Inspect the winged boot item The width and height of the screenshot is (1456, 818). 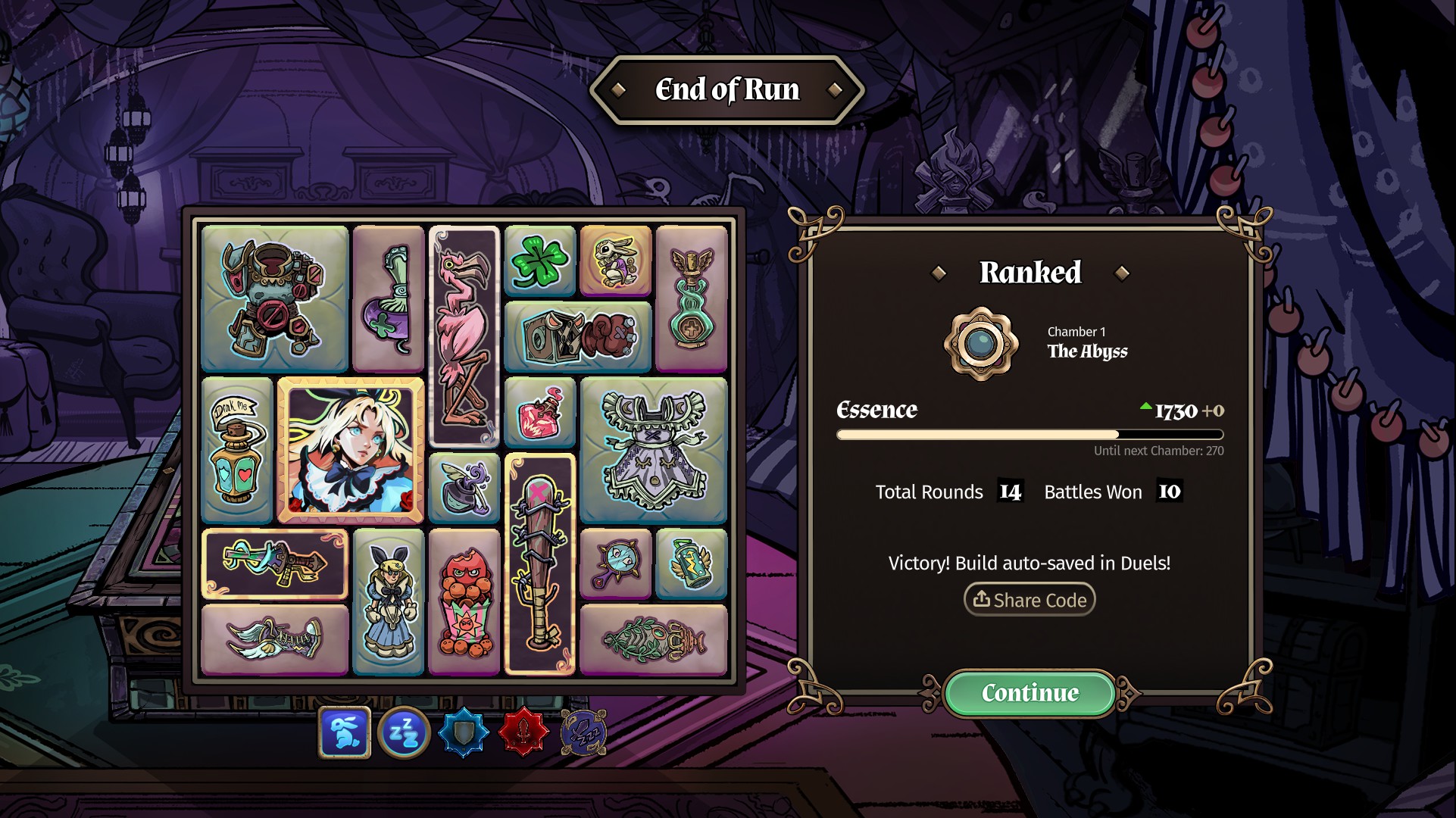pyautogui.click(x=275, y=640)
